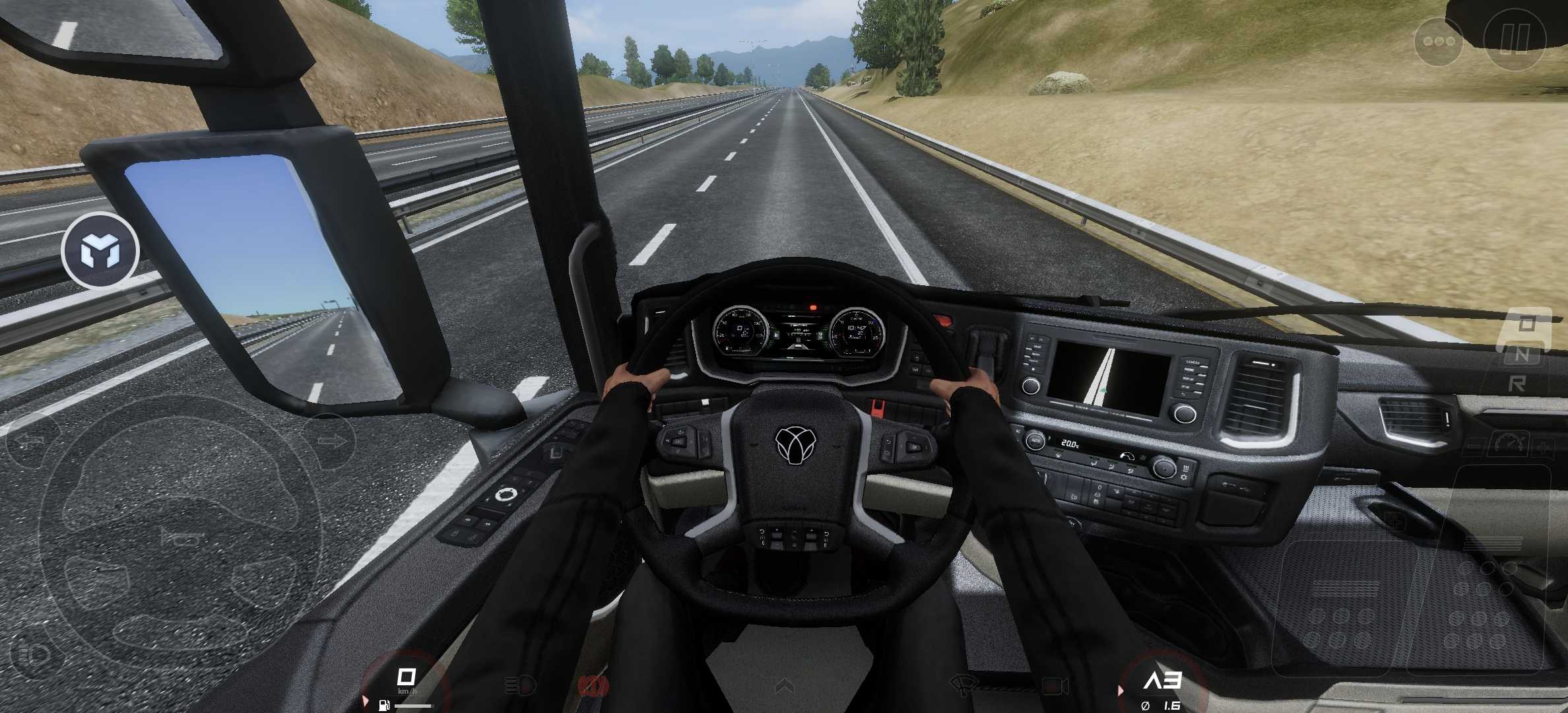Viewport: 1568px width, 713px height.
Task: Decrease cruise control speed with minus
Action: (1474, 448)
